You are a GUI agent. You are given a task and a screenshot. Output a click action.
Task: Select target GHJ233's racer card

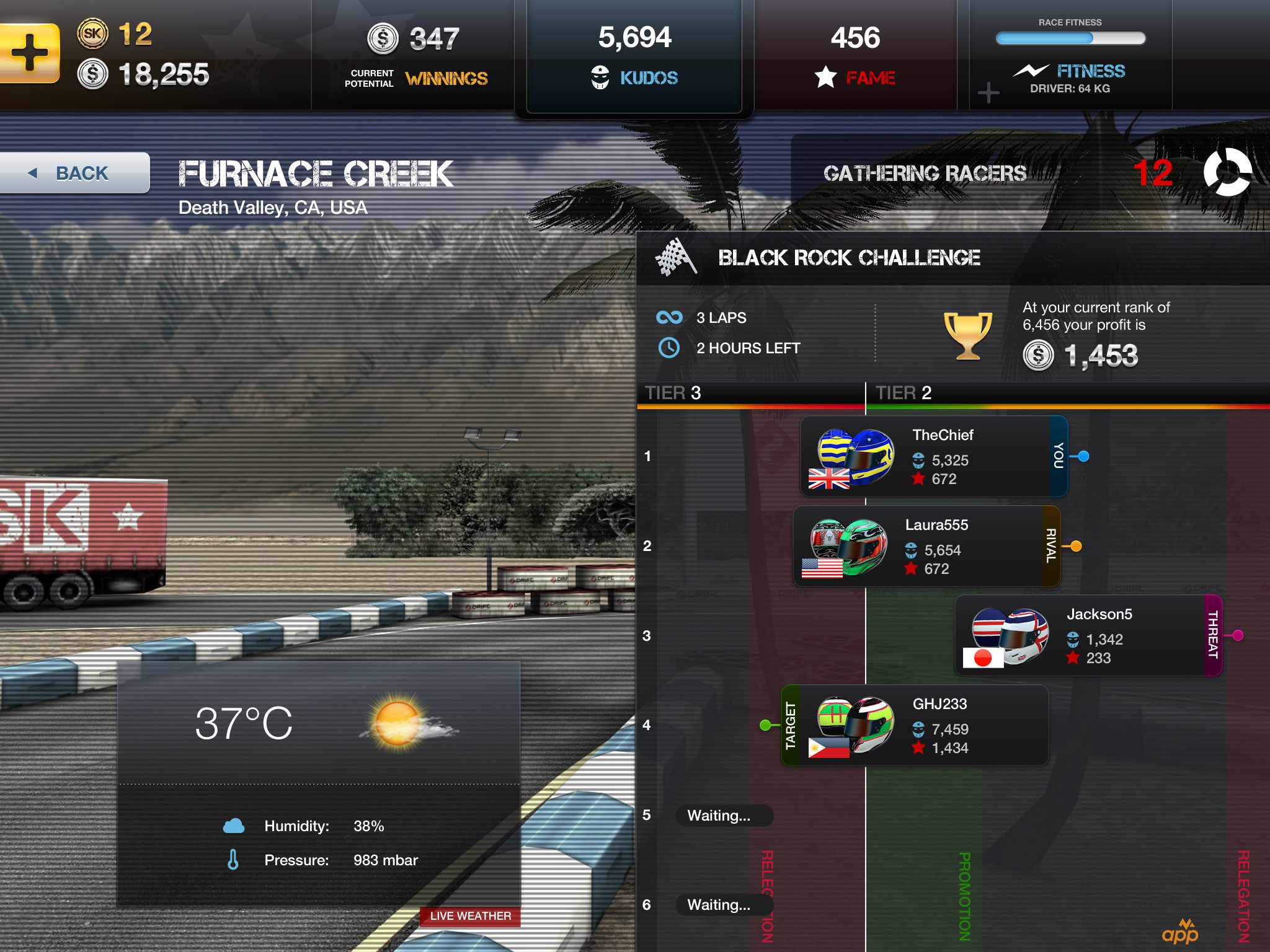click(x=915, y=726)
